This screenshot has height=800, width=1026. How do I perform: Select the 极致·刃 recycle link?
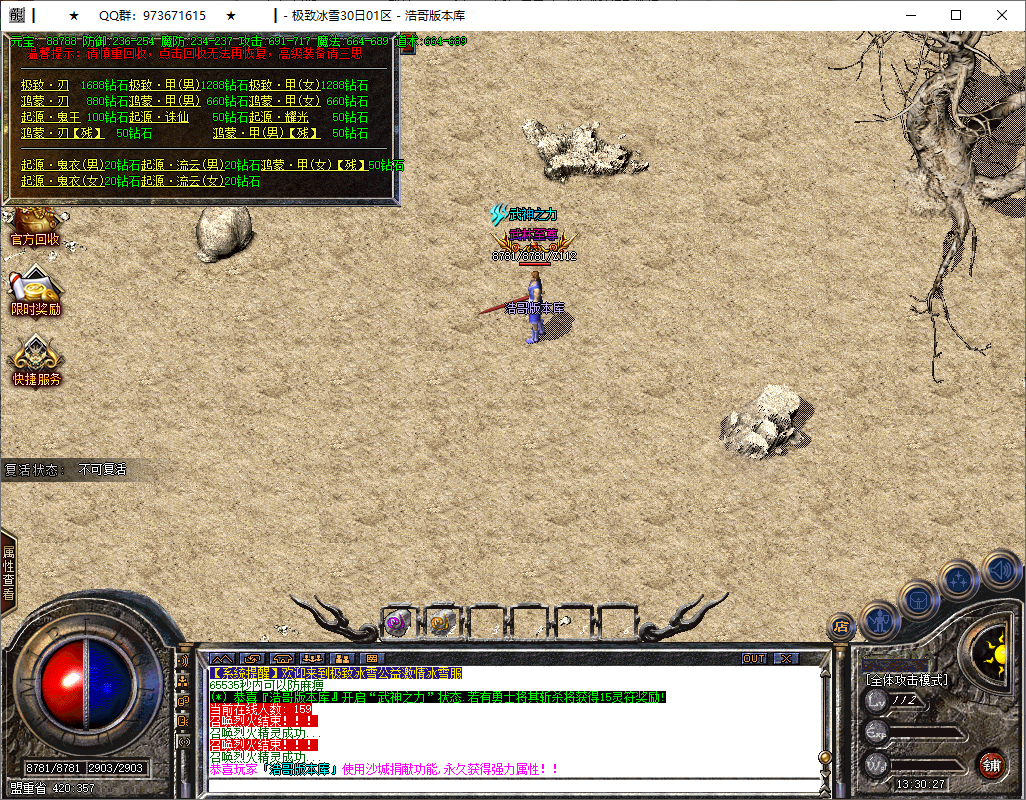pyautogui.click(x=45, y=86)
